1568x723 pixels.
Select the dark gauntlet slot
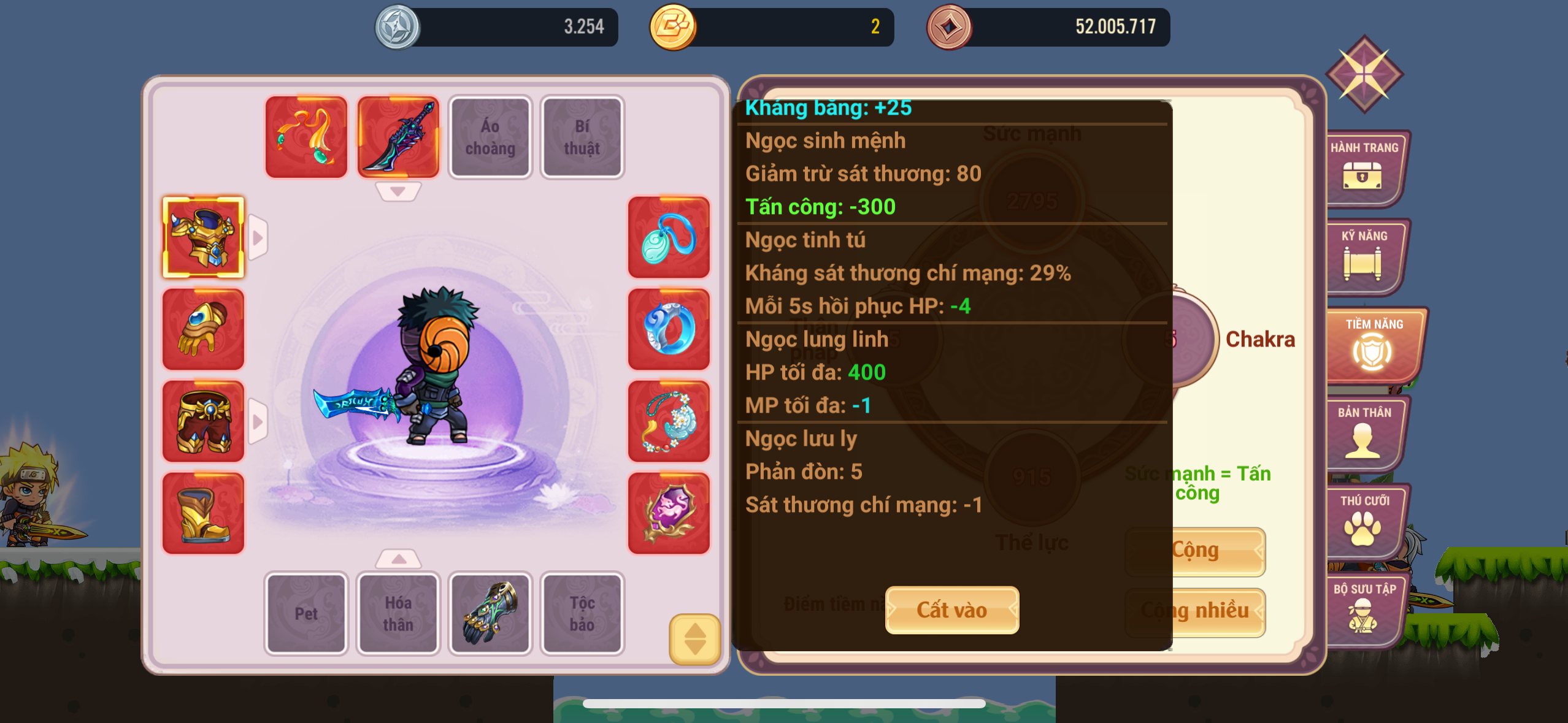tap(490, 613)
